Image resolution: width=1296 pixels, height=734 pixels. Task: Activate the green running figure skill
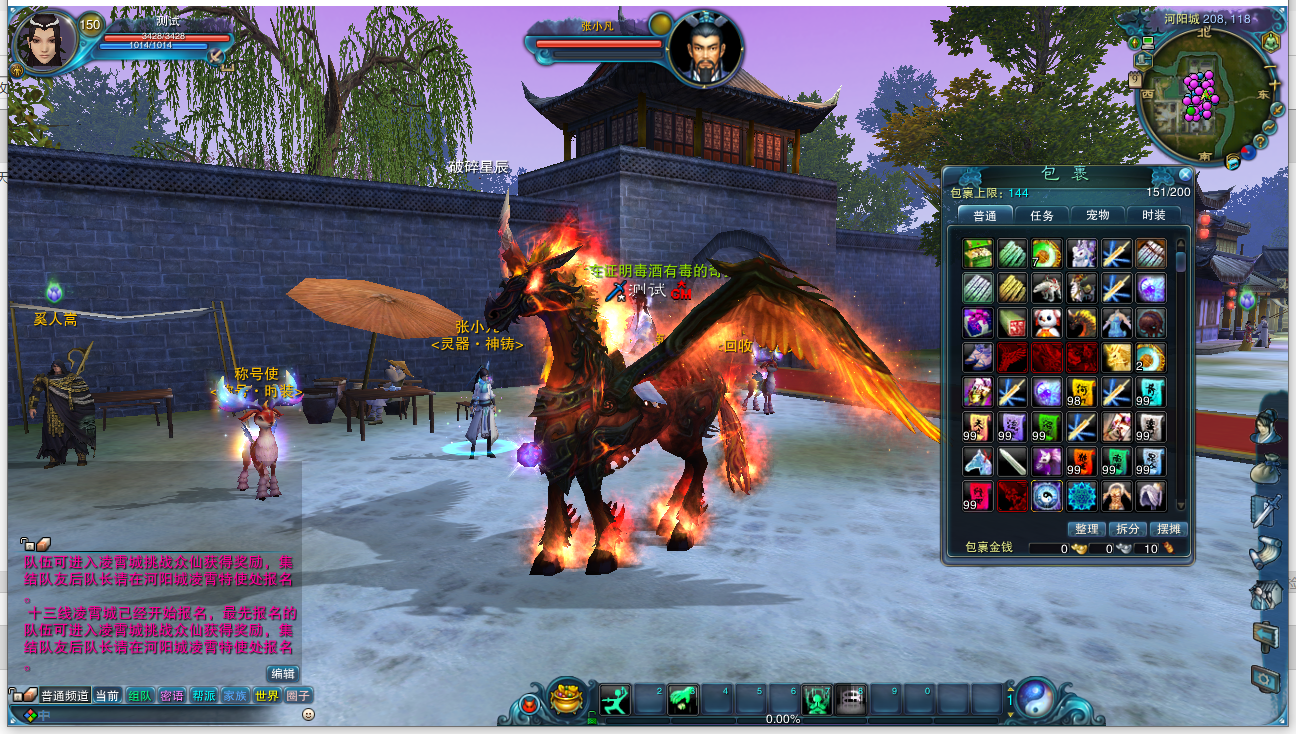(615, 700)
